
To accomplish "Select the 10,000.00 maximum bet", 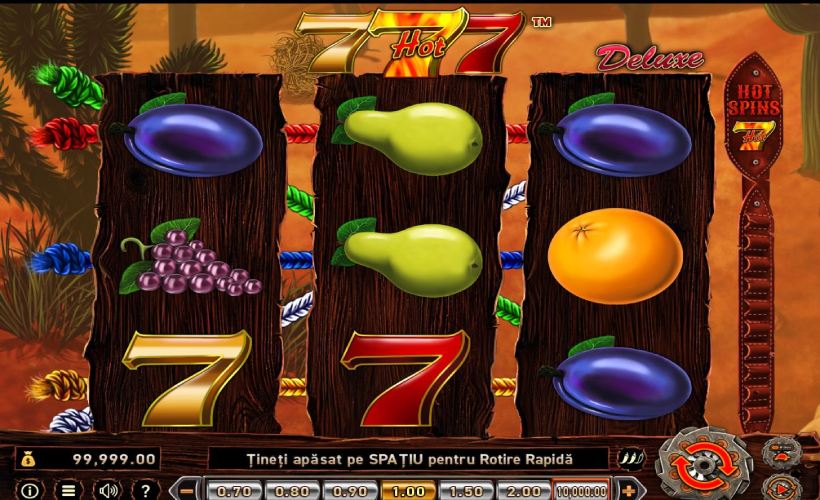I will (x=581, y=491).
